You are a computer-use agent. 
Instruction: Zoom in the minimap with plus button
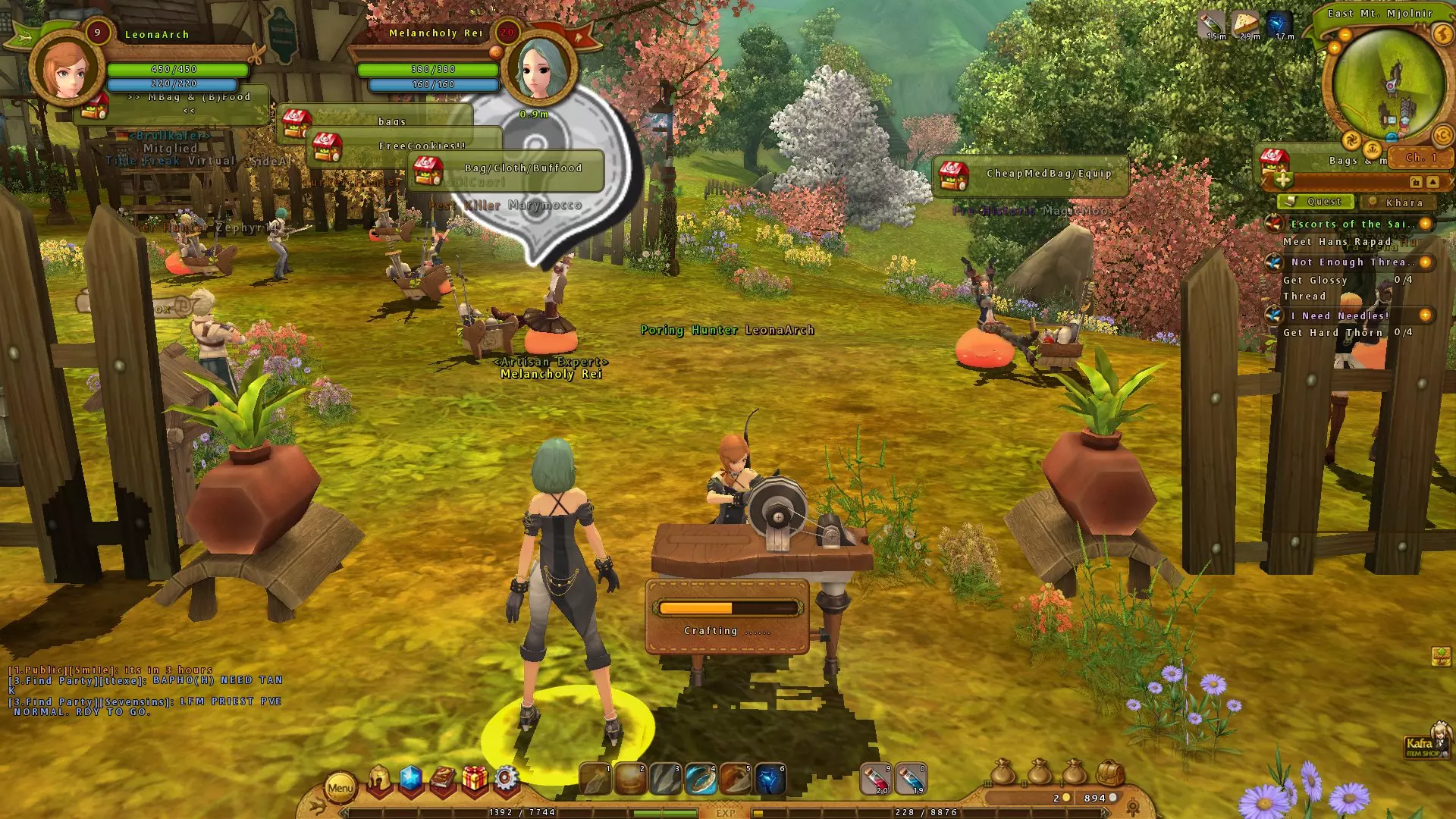[1334, 49]
